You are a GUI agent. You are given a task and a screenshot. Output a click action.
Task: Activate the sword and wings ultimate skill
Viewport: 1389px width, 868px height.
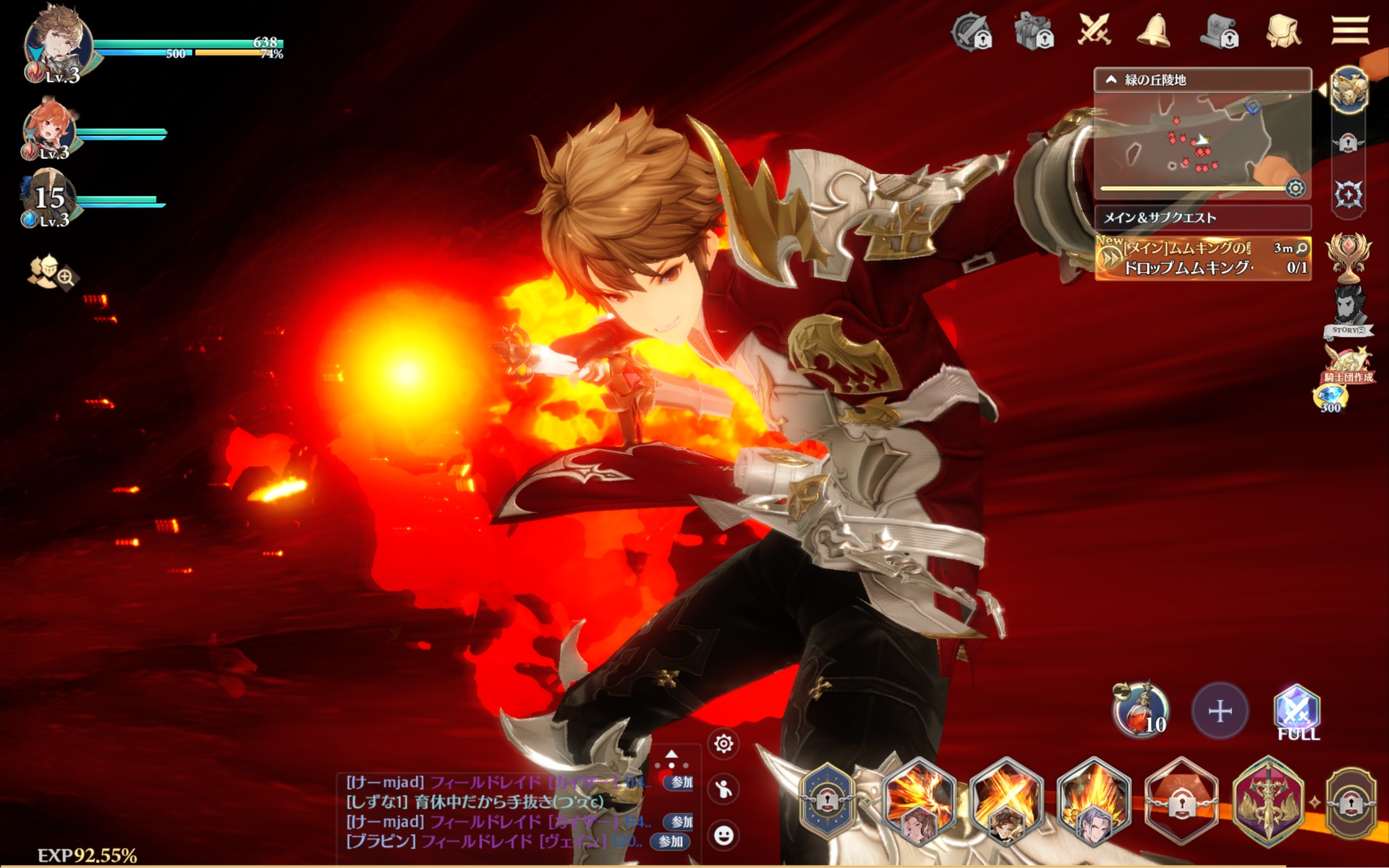[x=1268, y=801]
